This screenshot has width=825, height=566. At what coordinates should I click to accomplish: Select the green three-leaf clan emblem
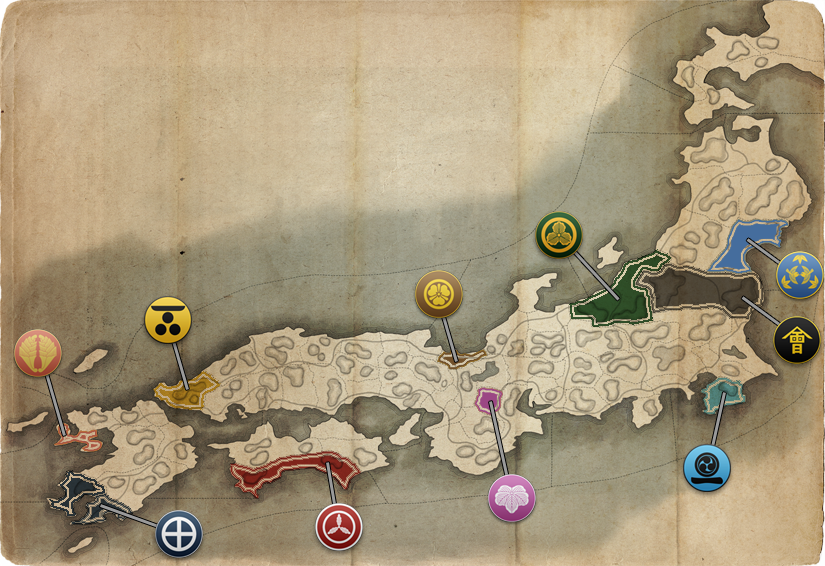coord(559,236)
